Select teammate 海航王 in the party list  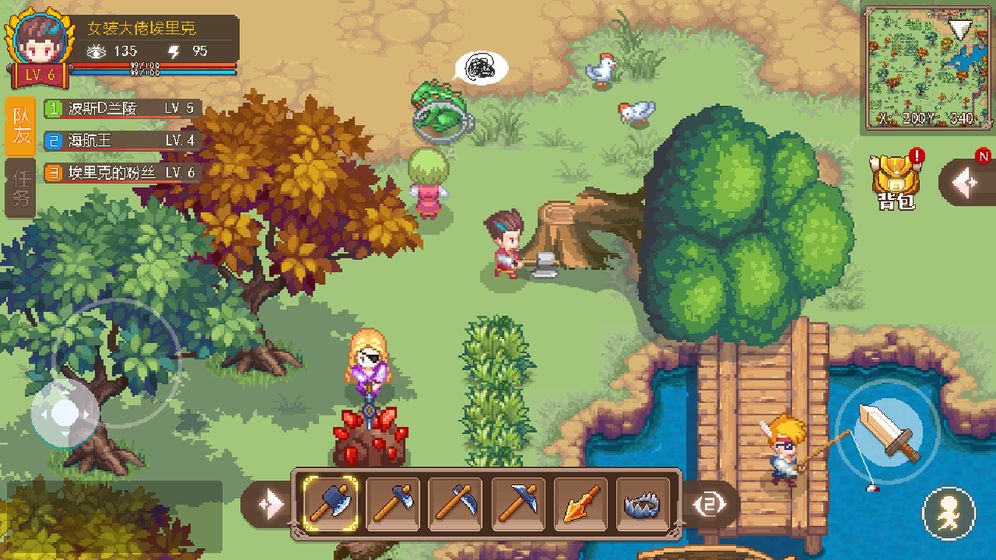(x=120, y=140)
